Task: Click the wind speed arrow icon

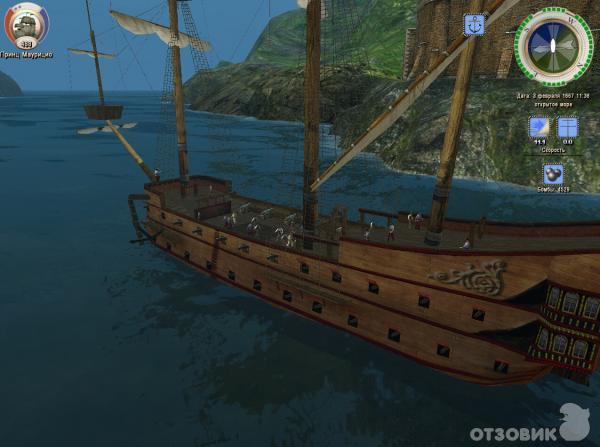Action: (x=540, y=128)
